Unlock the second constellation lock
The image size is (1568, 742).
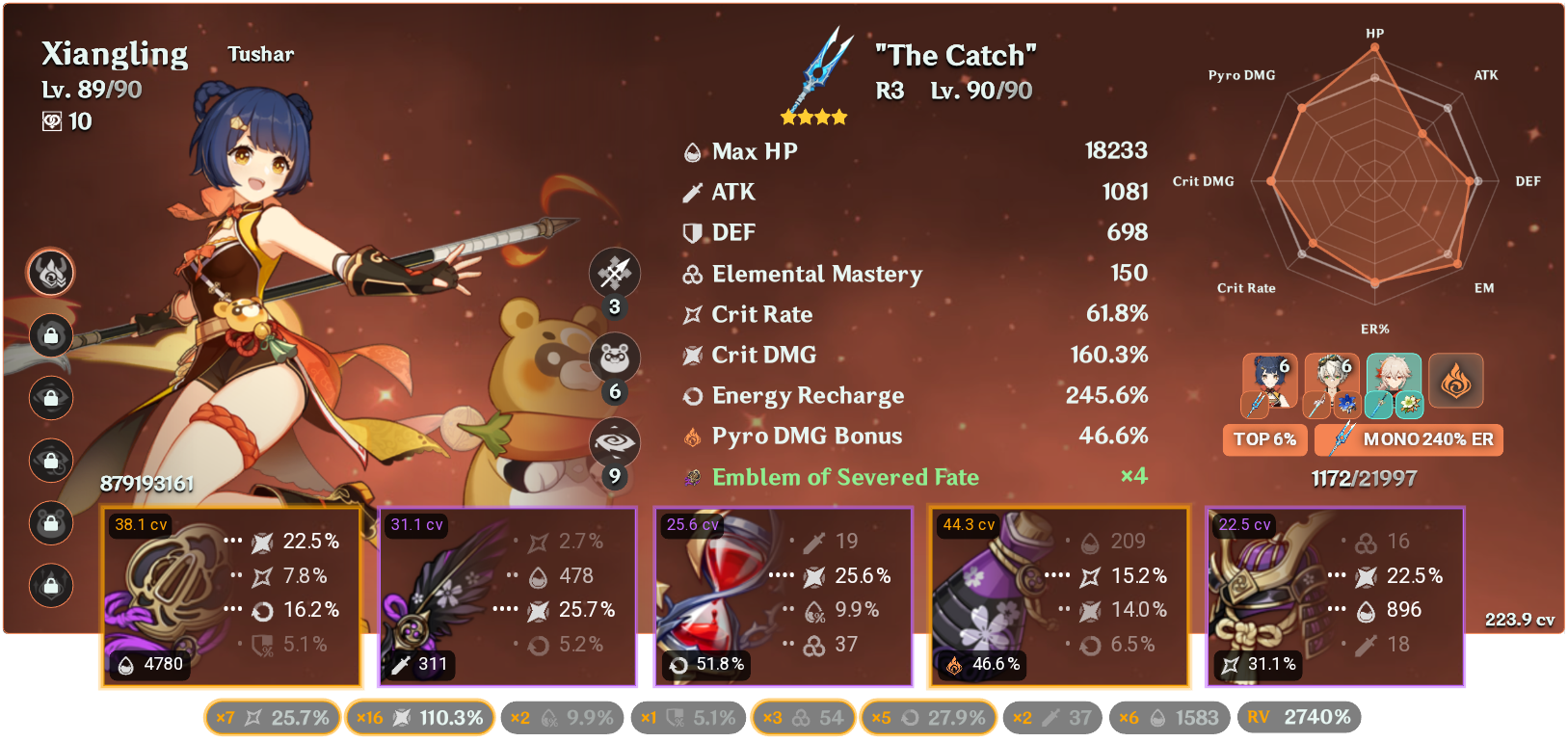50,335
